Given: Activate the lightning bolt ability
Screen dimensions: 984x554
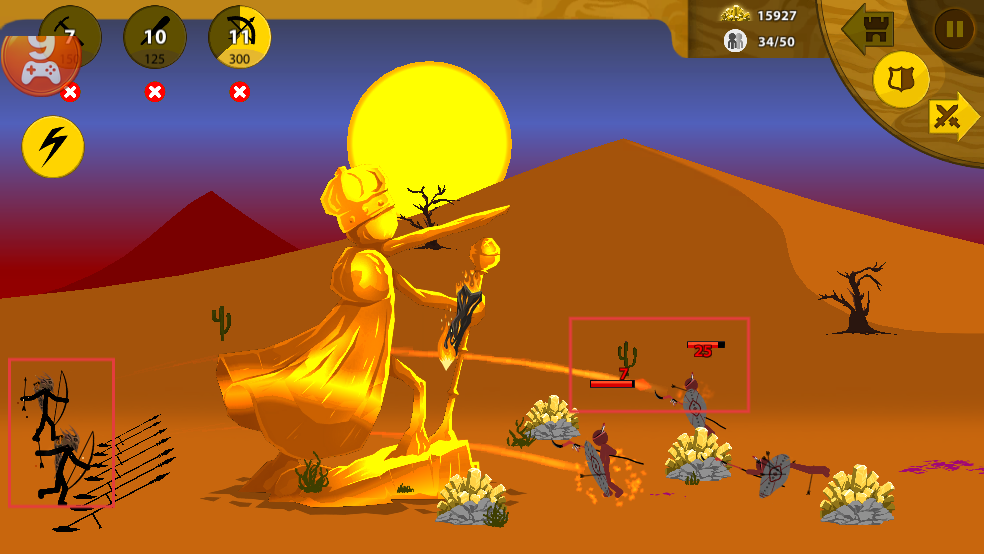Looking at the screenshot, I should point(53,147).
